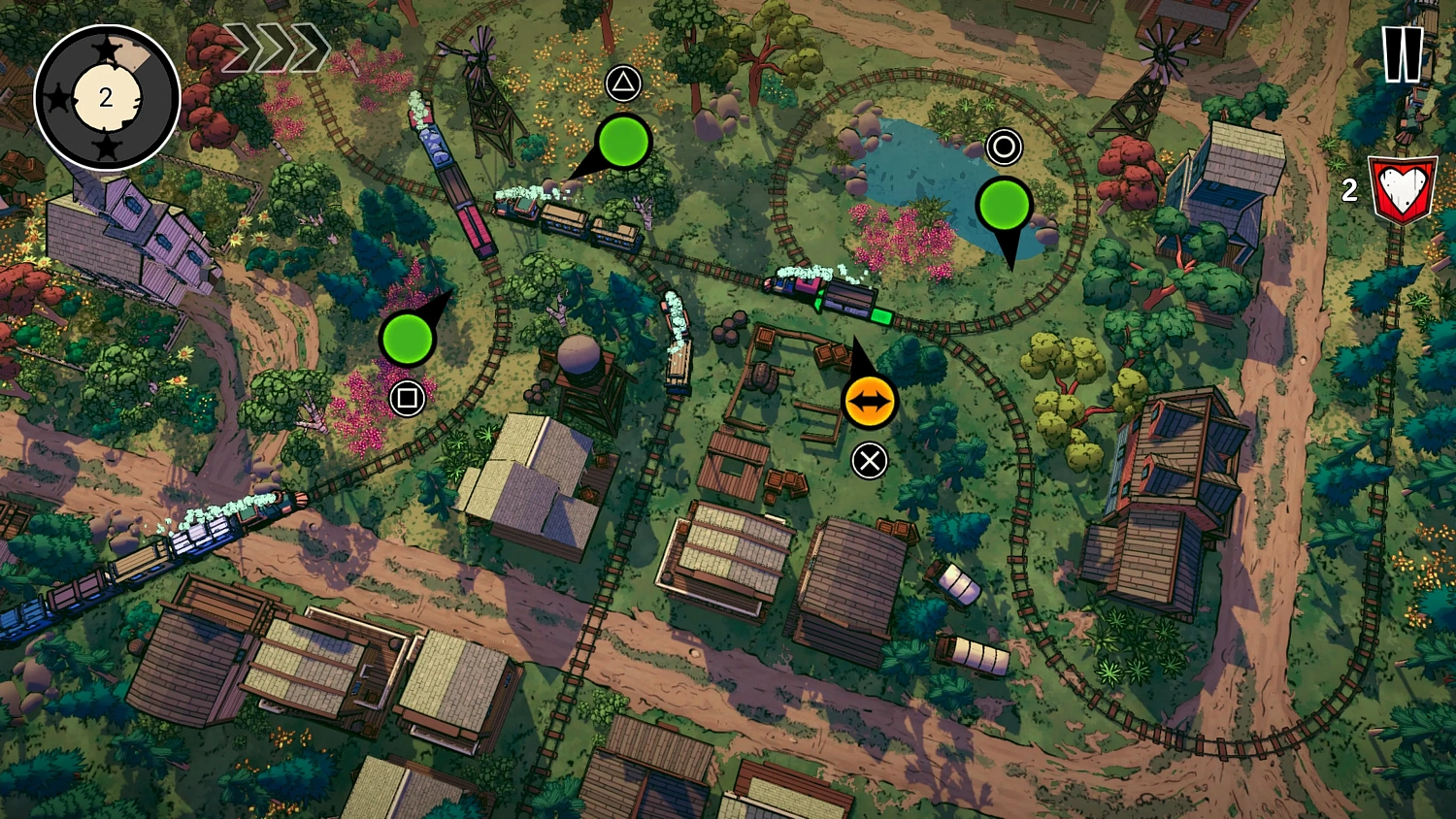The image size is (1456, 819).
Task: Toggle the orange track switch marker
Action: tap(869, 401)
